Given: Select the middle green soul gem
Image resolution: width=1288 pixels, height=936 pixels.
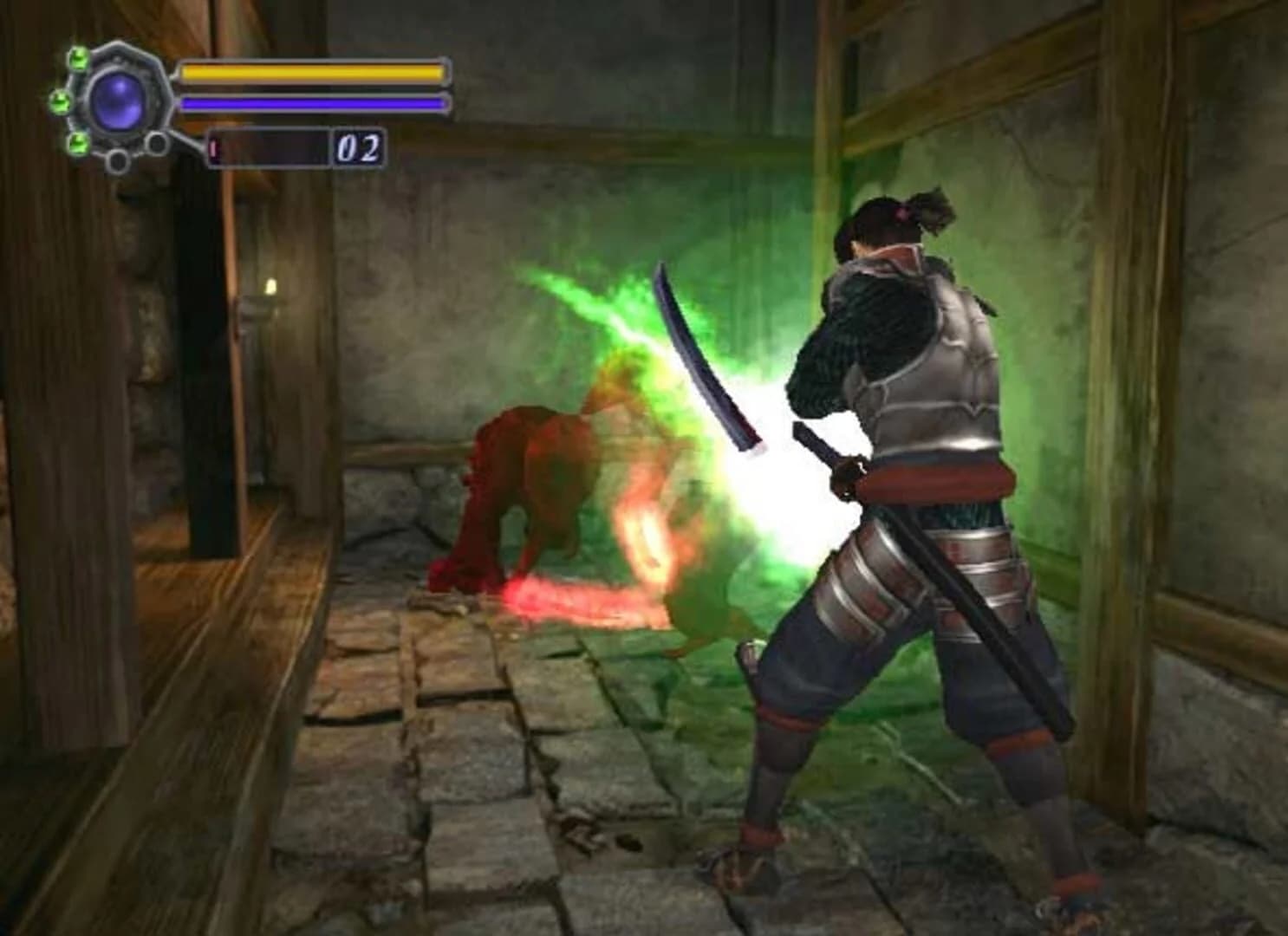Looking at the screenshot, I should coord(60,101).
